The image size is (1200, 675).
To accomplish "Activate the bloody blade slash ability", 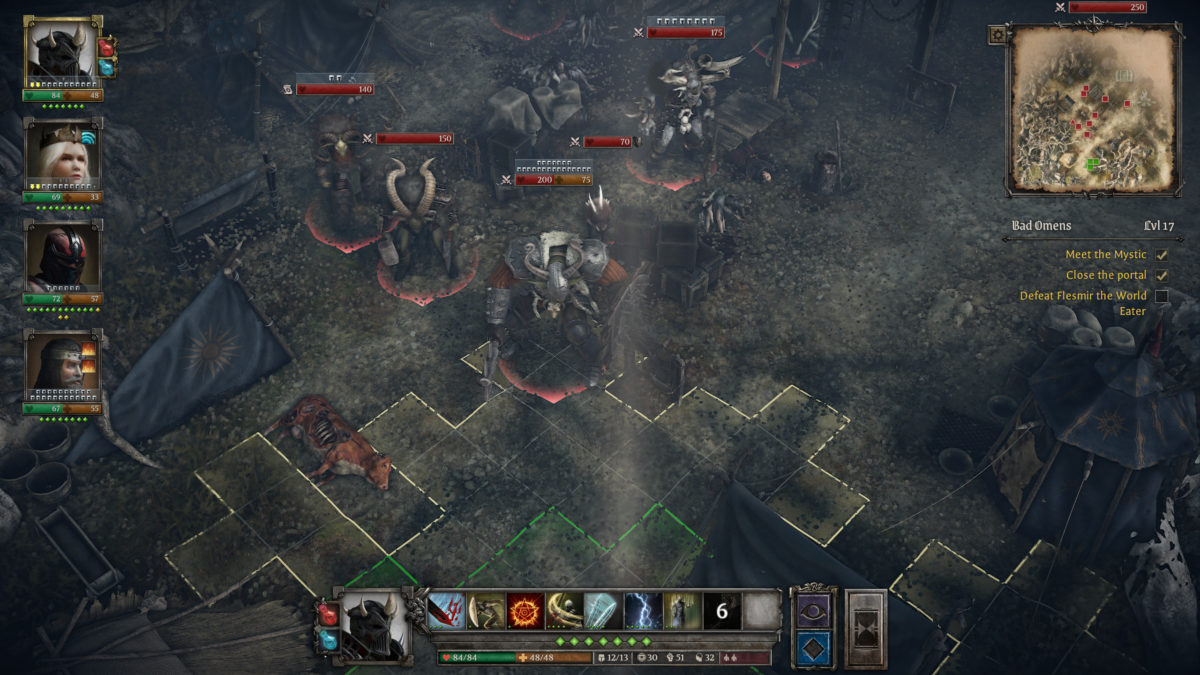I will click(447, 611).
